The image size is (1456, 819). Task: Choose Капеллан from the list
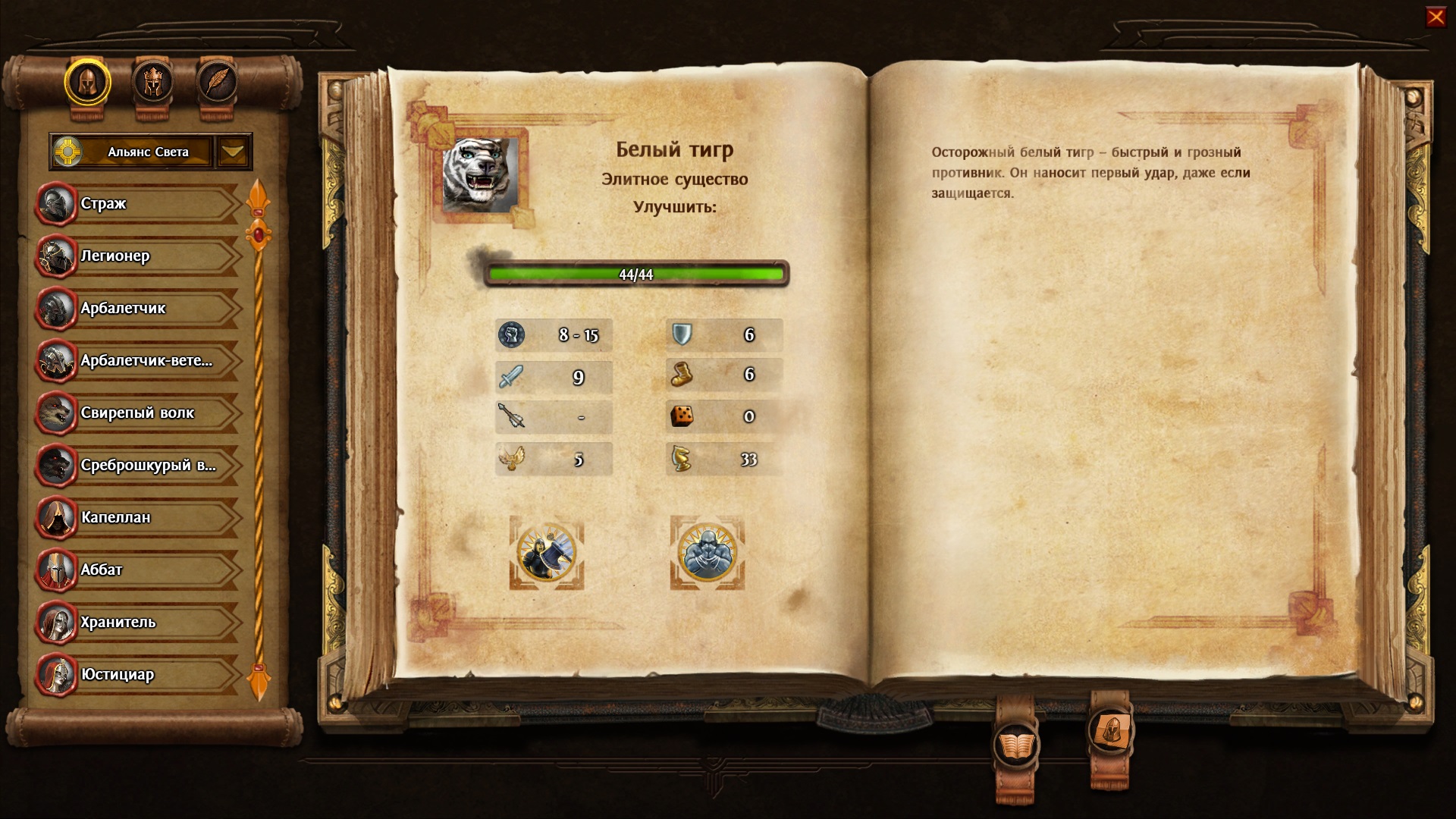136,517
